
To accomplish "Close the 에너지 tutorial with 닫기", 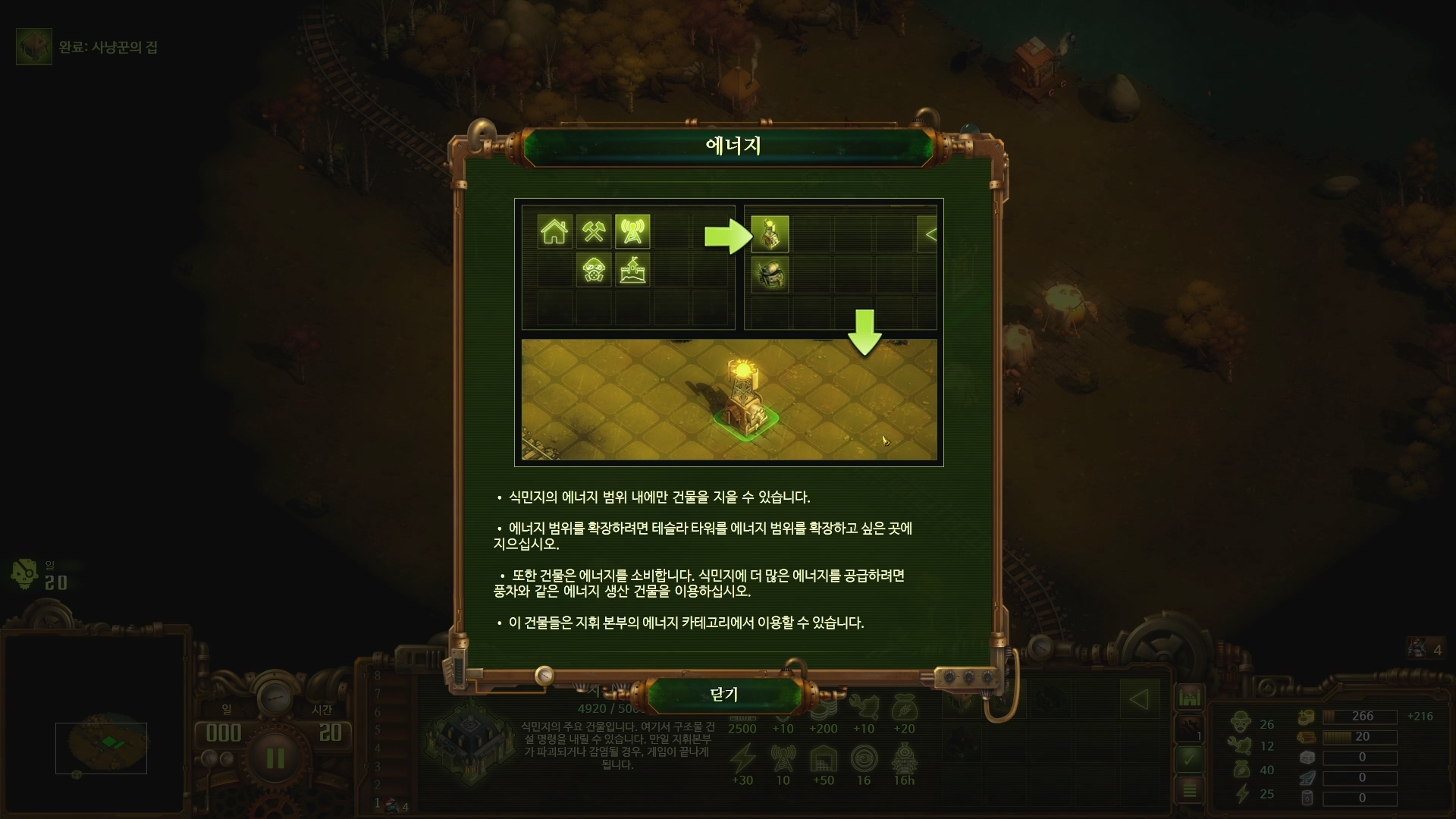I will 724,694.
